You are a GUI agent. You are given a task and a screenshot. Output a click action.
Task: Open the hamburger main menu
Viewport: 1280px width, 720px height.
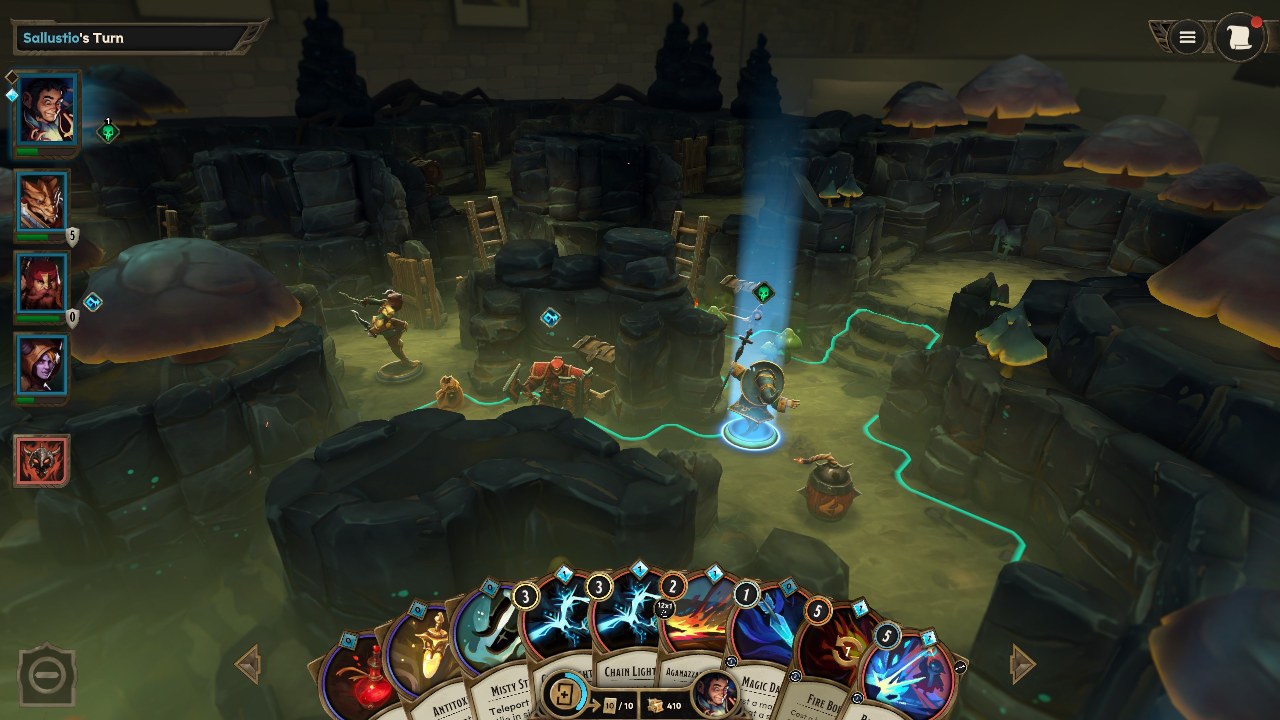click(x=1186, y=37)
